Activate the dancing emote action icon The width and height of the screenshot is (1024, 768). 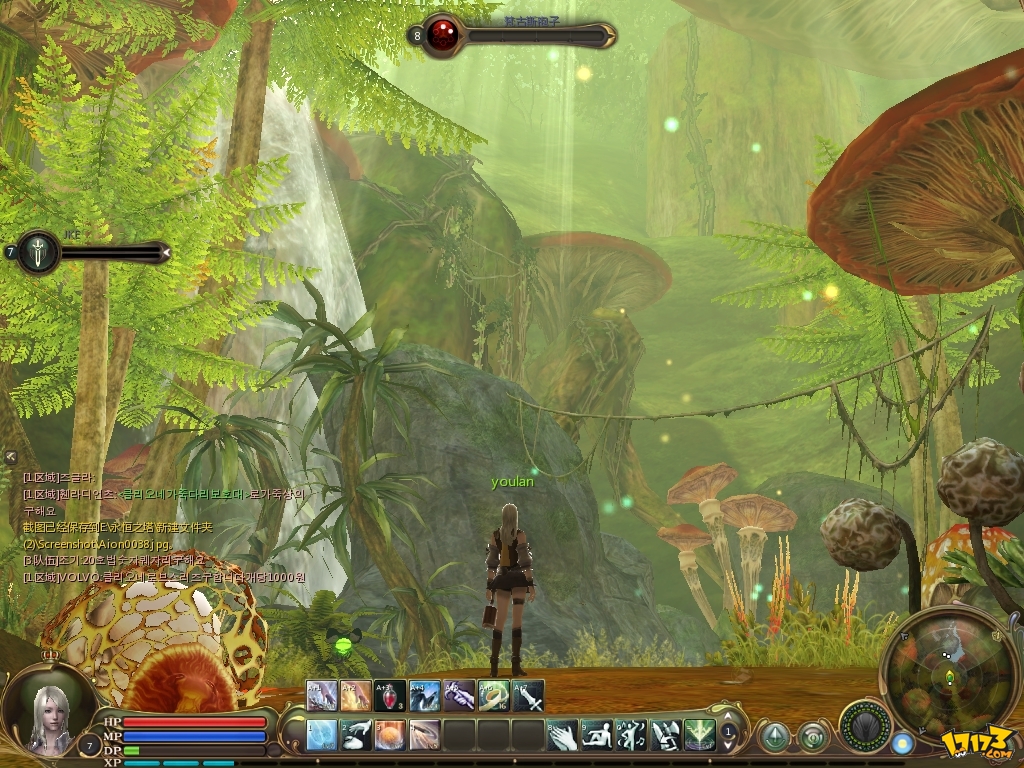pyautogui.click(x=631, y=735)
